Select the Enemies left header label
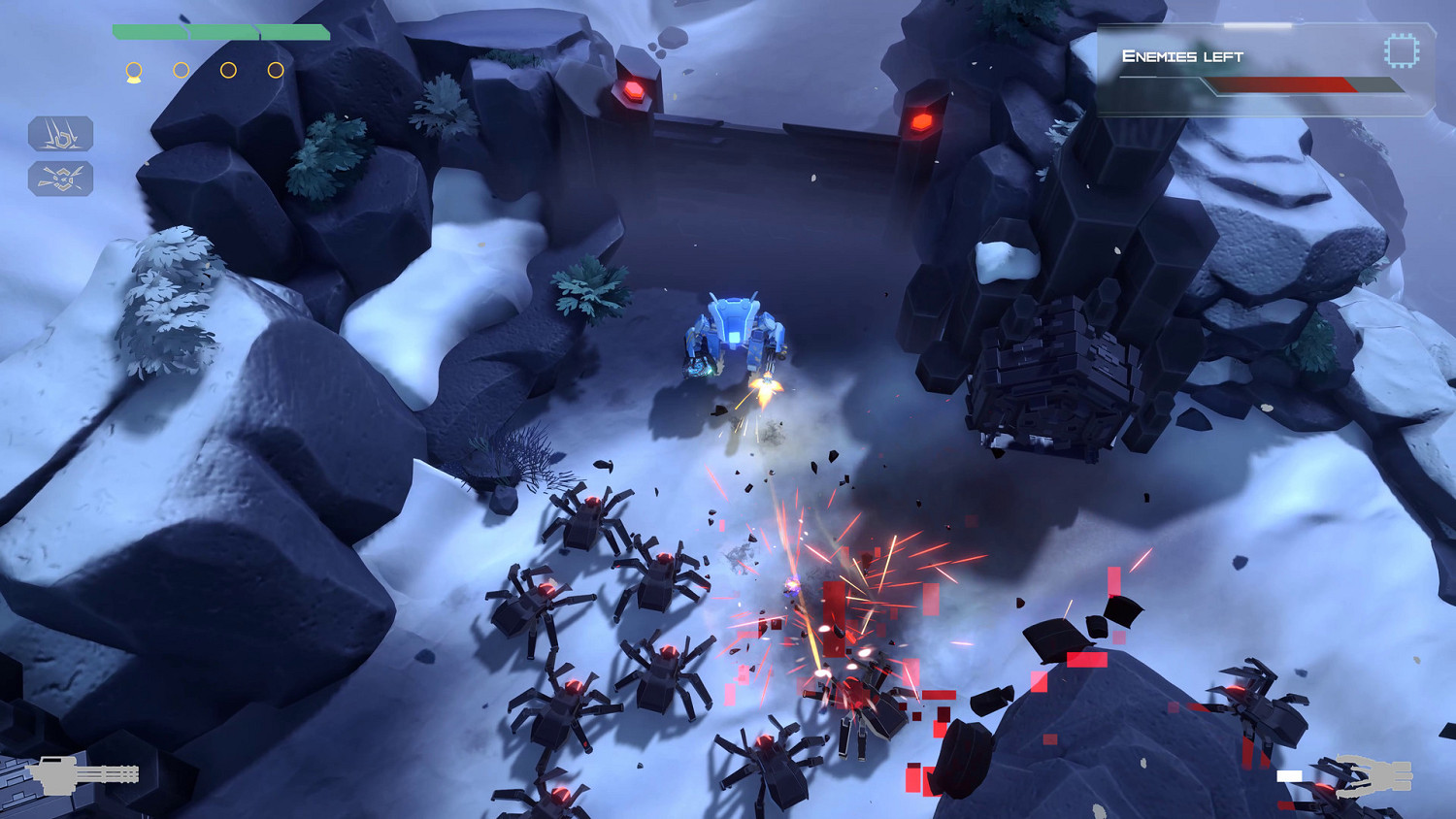 (1182, 56)
